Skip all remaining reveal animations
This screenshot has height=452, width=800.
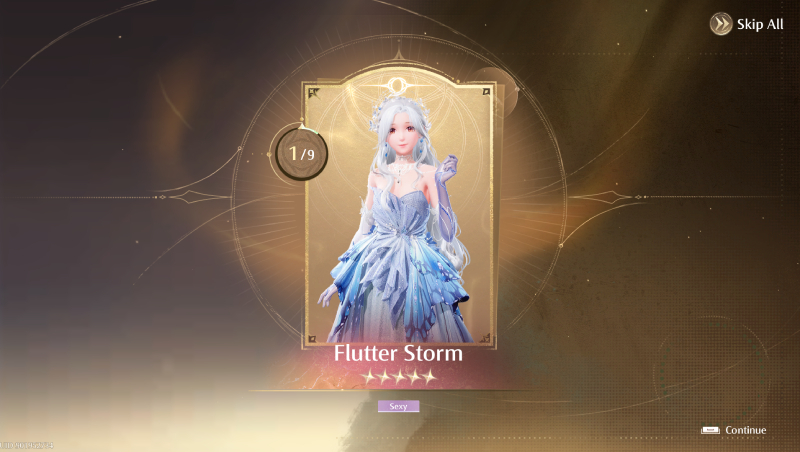[x=747, y=24]
